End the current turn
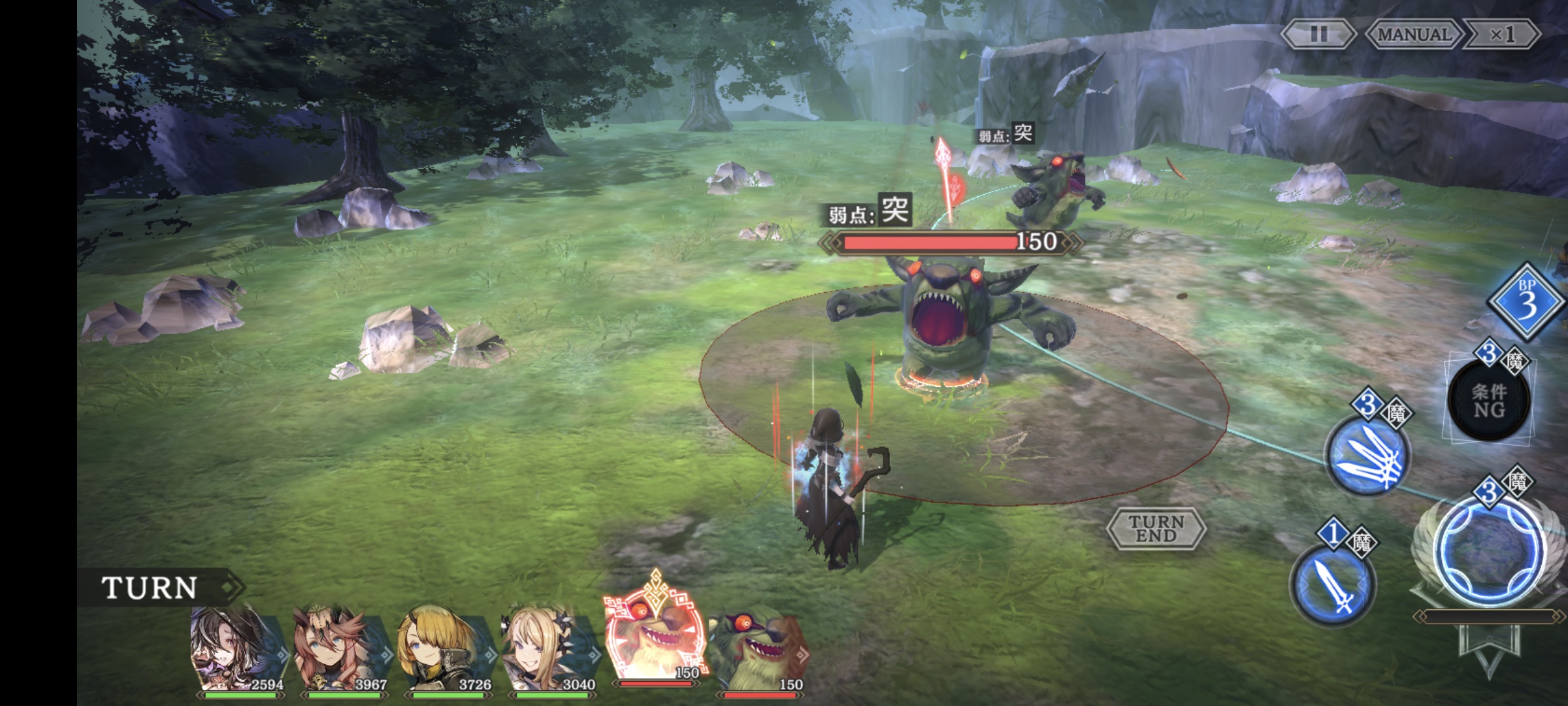1568x706 pixels. click(x=1156, y=528)
